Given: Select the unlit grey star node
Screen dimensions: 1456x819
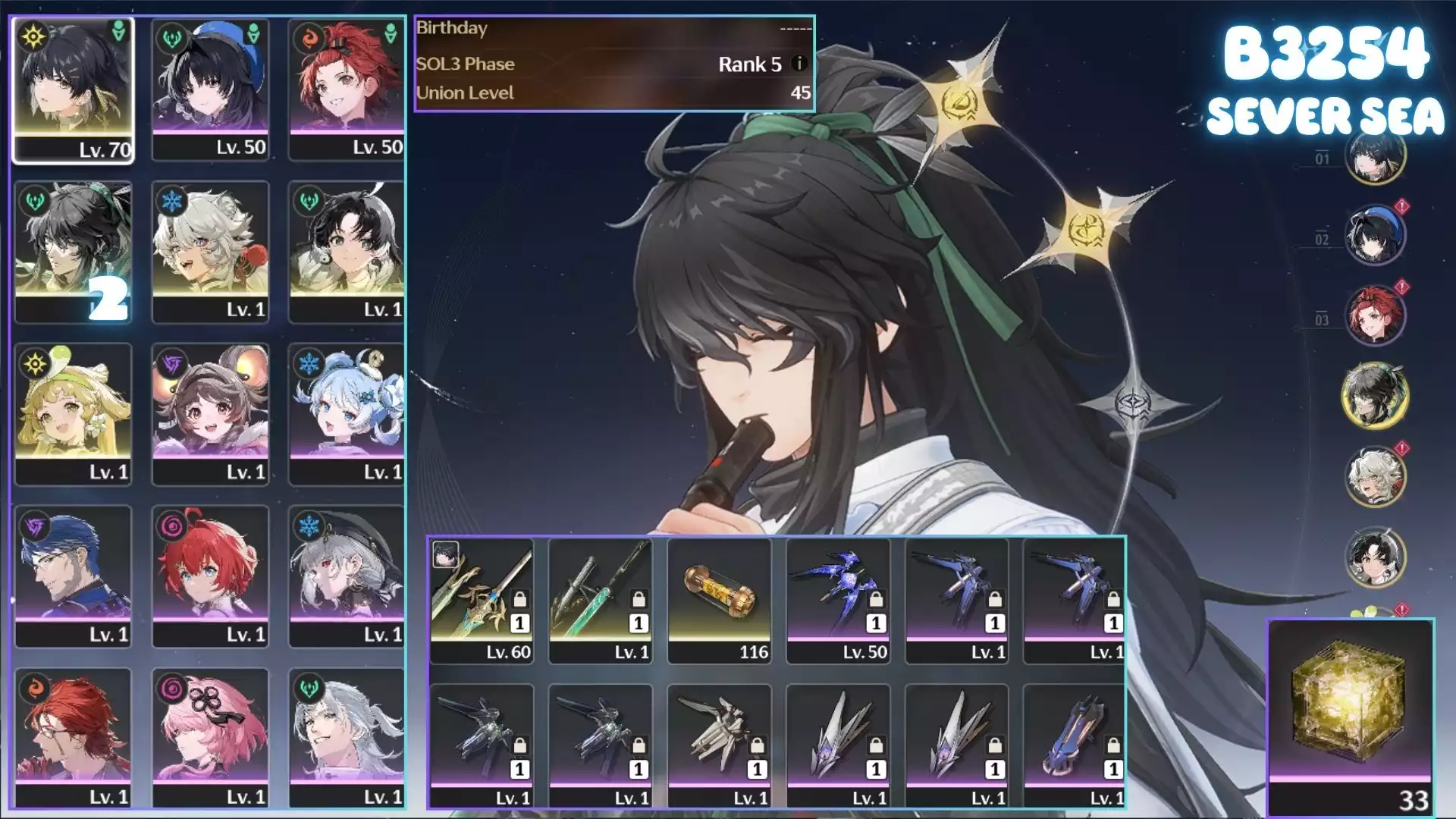Looking at the screenshot, I should click(1133, 402).
